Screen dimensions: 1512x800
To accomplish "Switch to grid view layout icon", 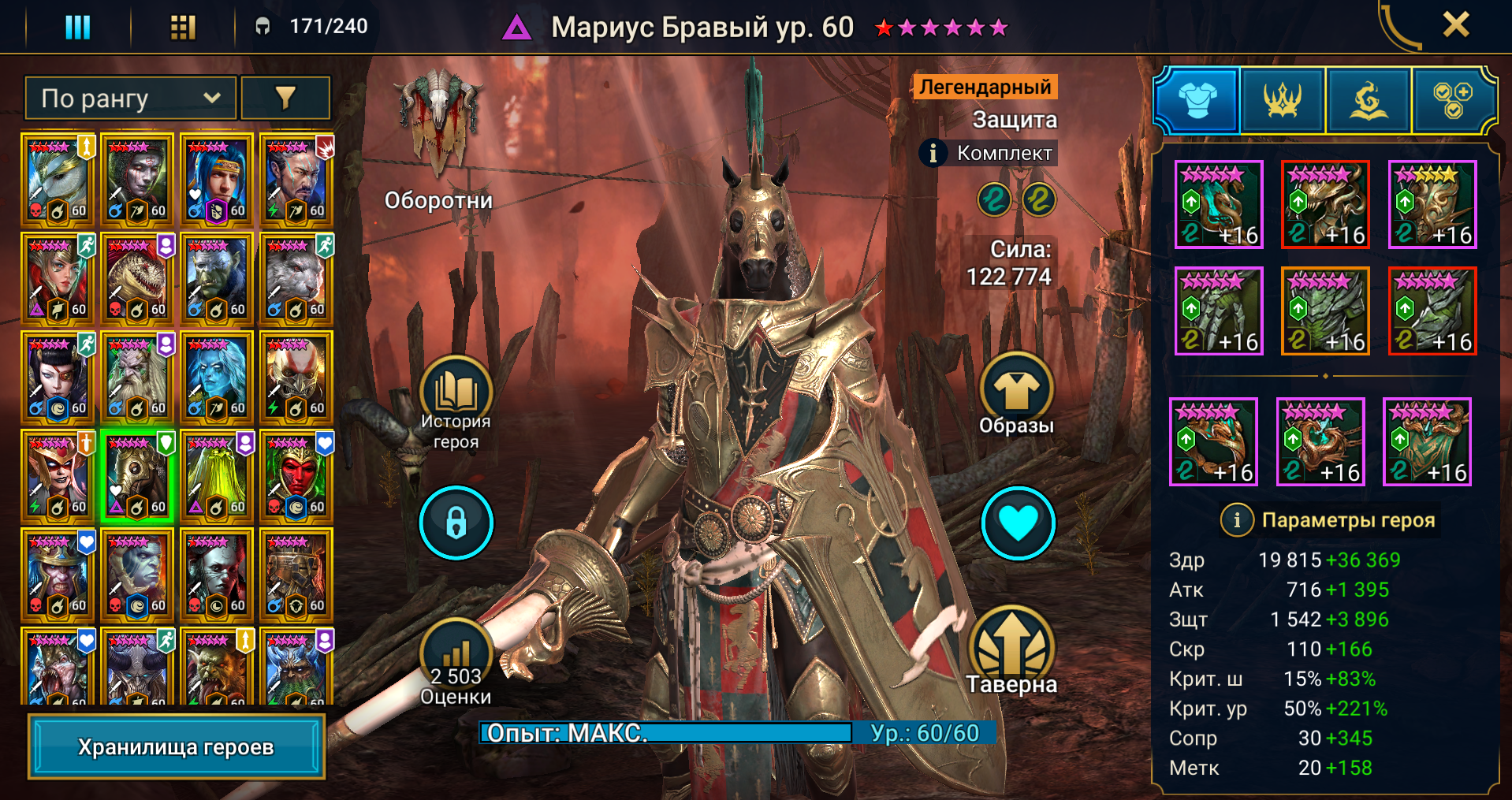I will tap(183, 28).
